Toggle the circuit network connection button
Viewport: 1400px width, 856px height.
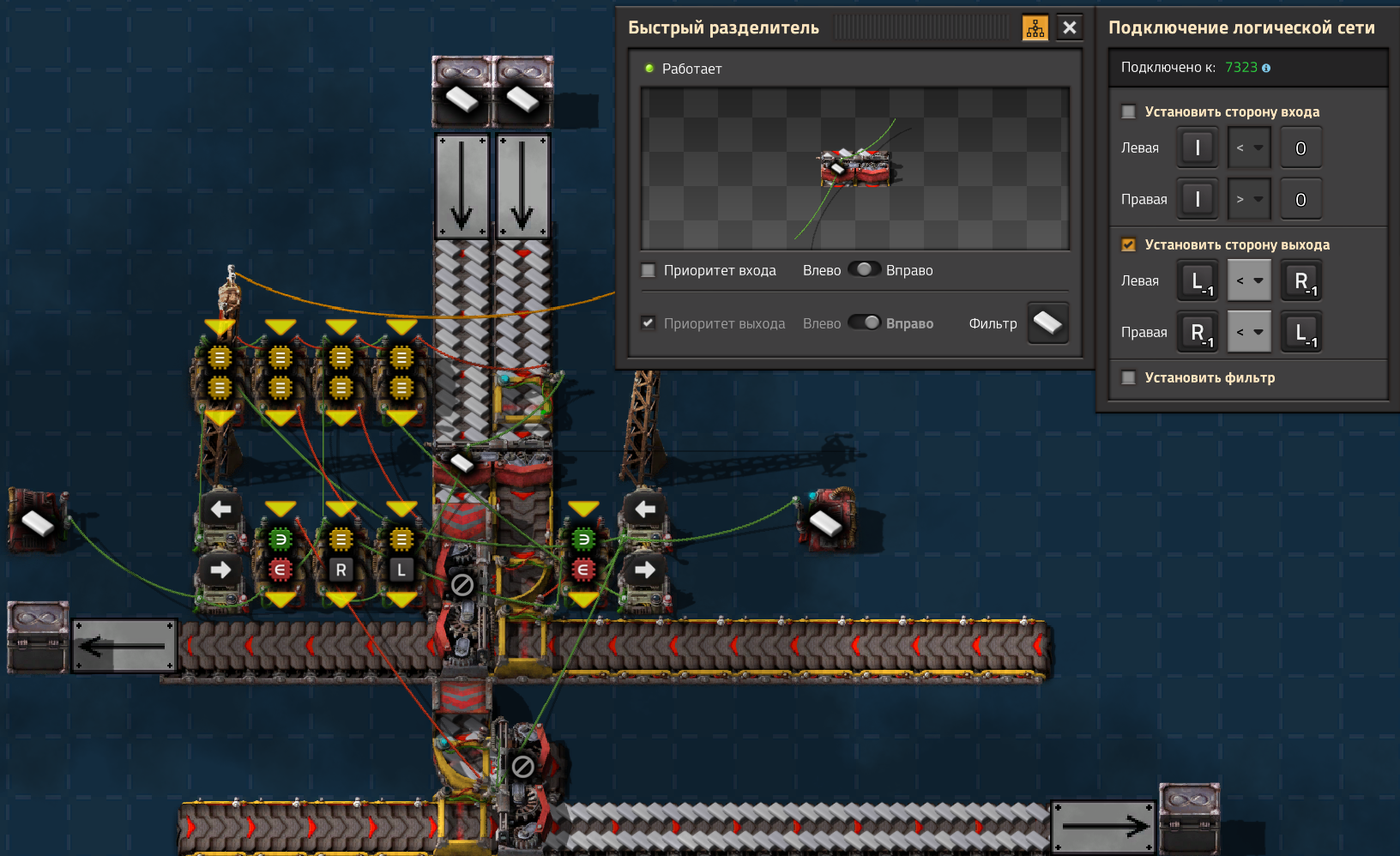pos(1035,27)
